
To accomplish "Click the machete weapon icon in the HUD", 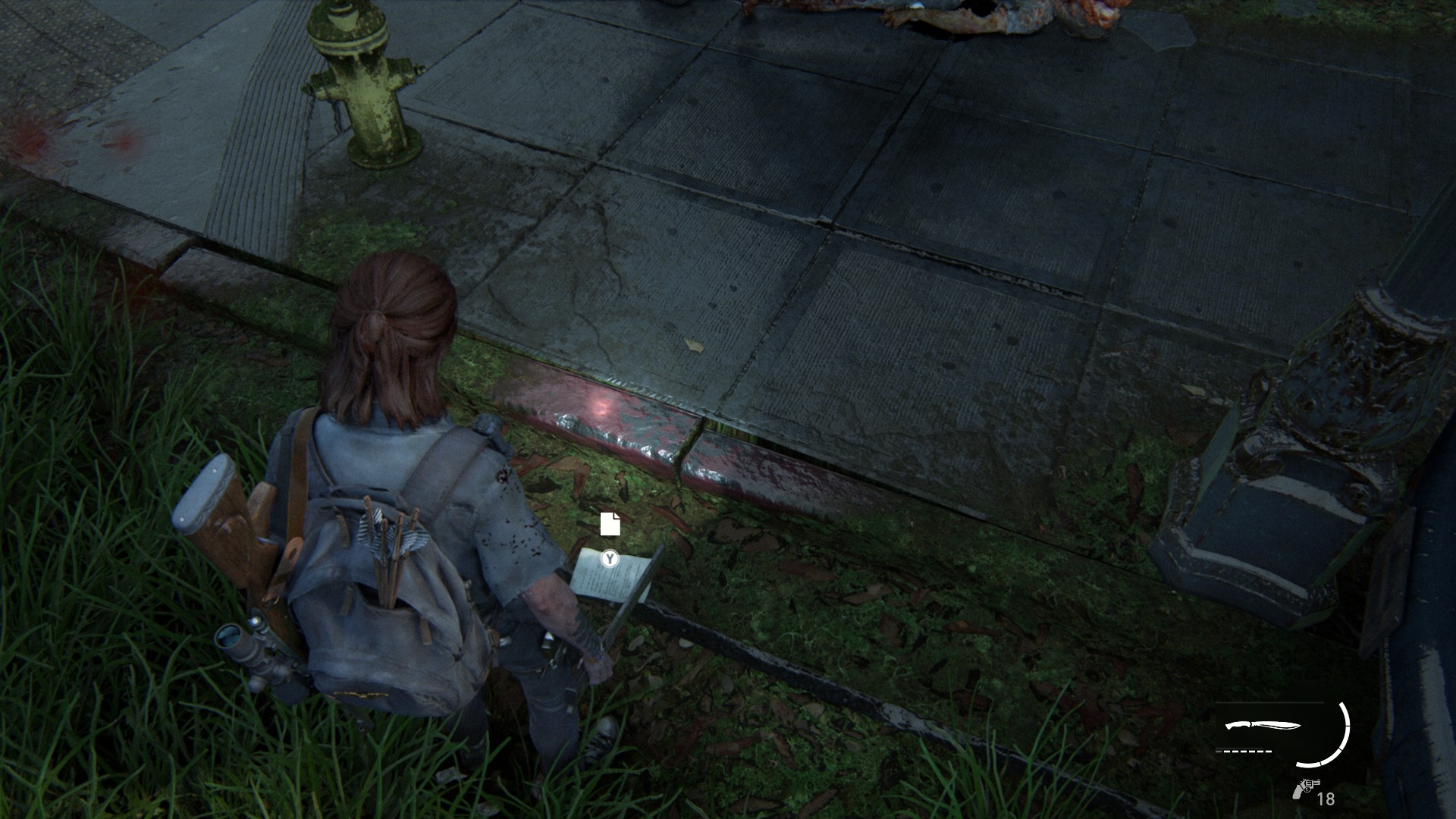I will (1262, 726).
